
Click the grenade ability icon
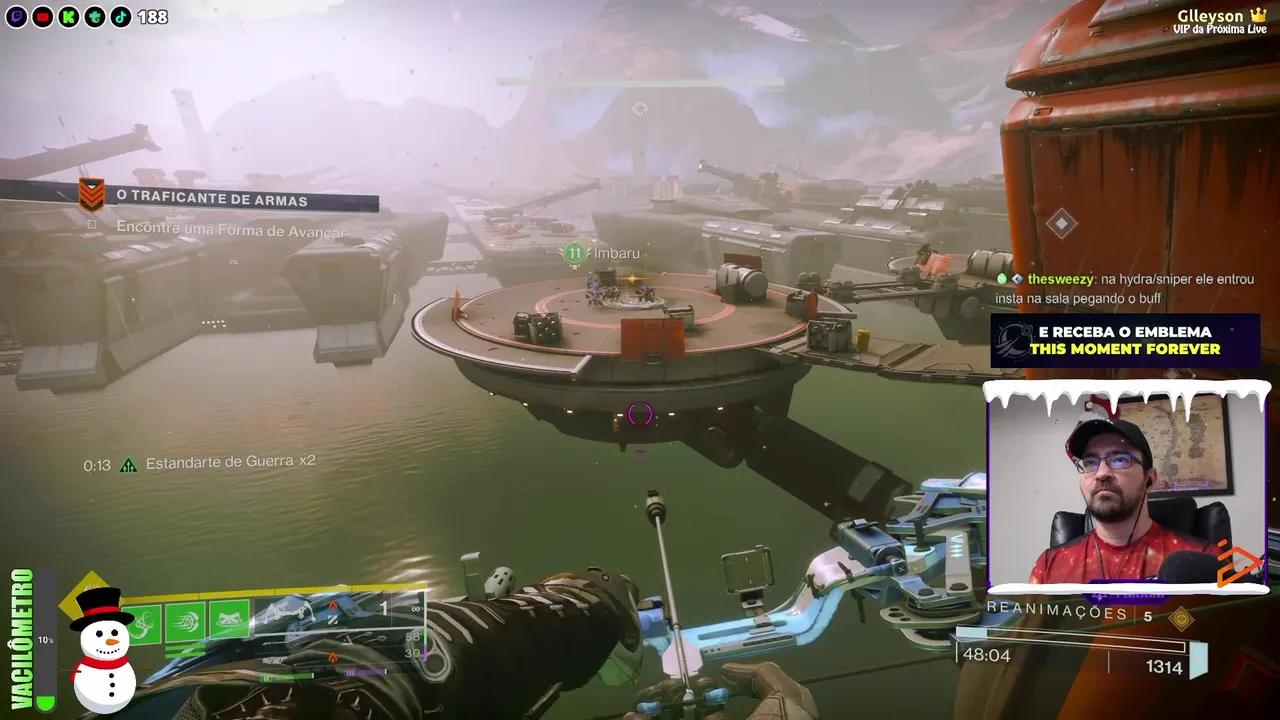(142, 623)
